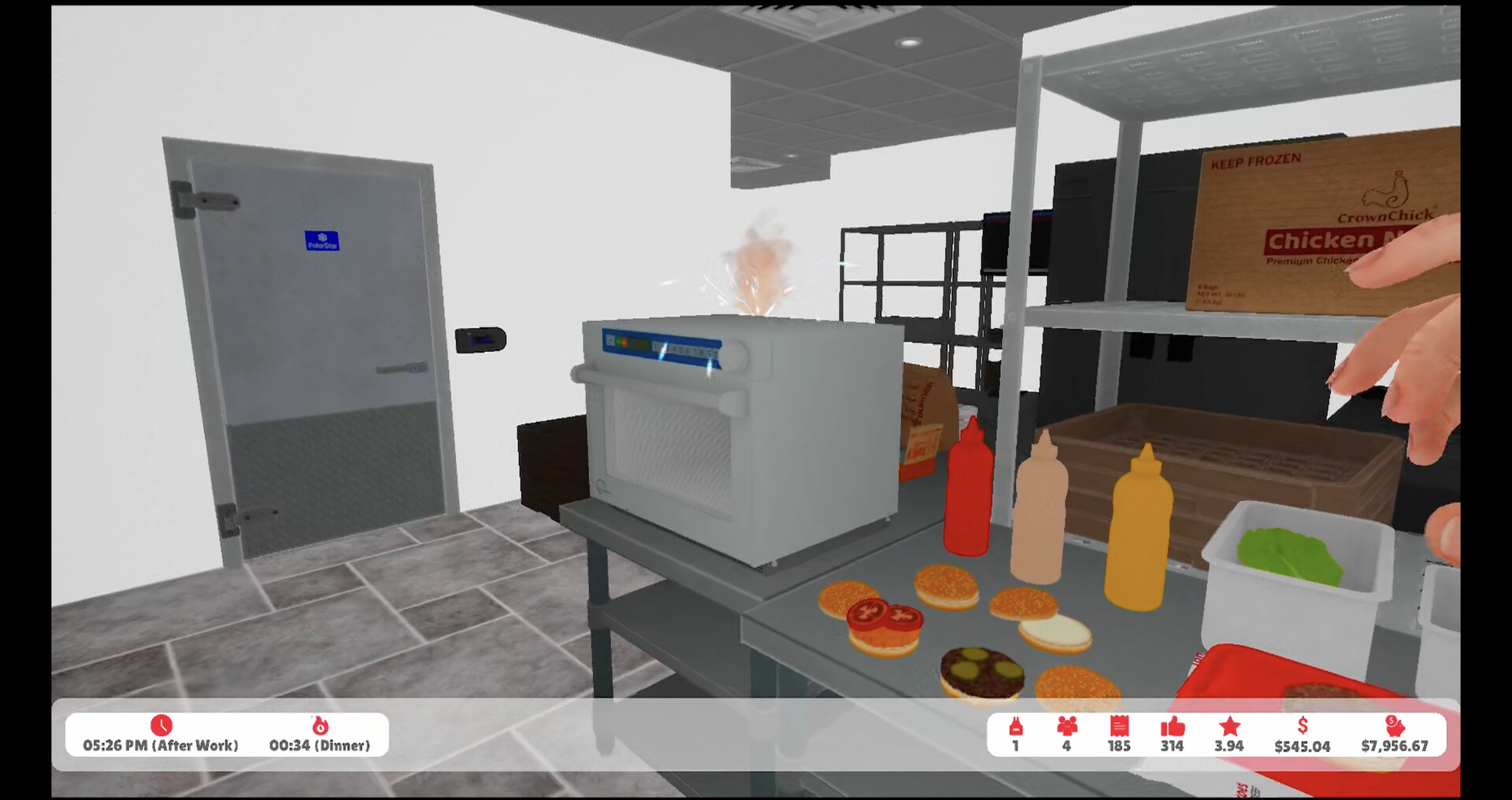Click the star rating icon showing 3.94
1512x800 pixels.
(x=1228, y=728)
